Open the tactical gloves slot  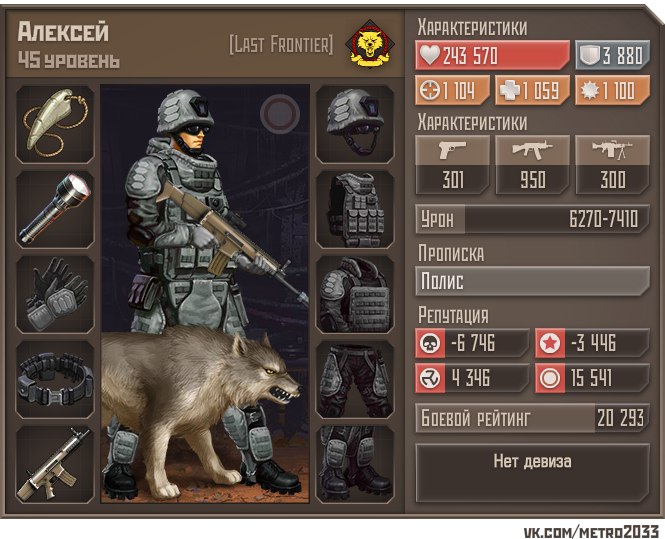click(x=55, y=294)
